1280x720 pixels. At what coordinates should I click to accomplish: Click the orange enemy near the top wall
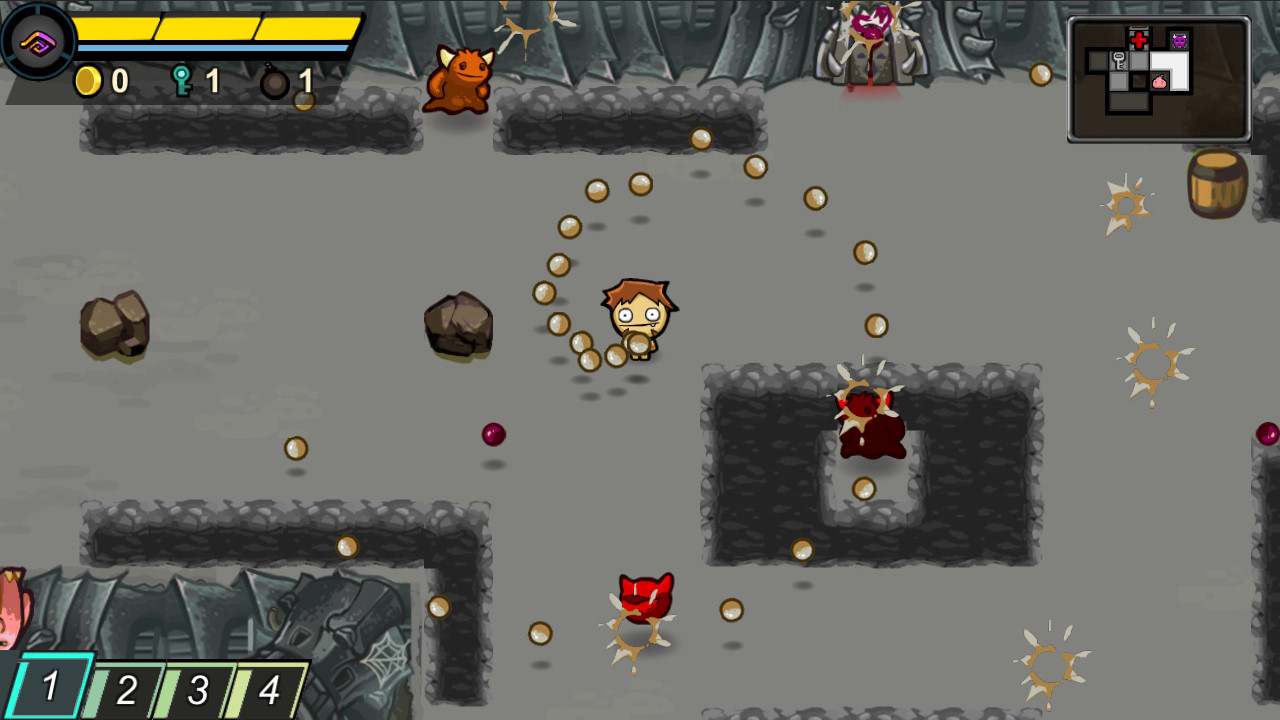(x=463, y=80)
